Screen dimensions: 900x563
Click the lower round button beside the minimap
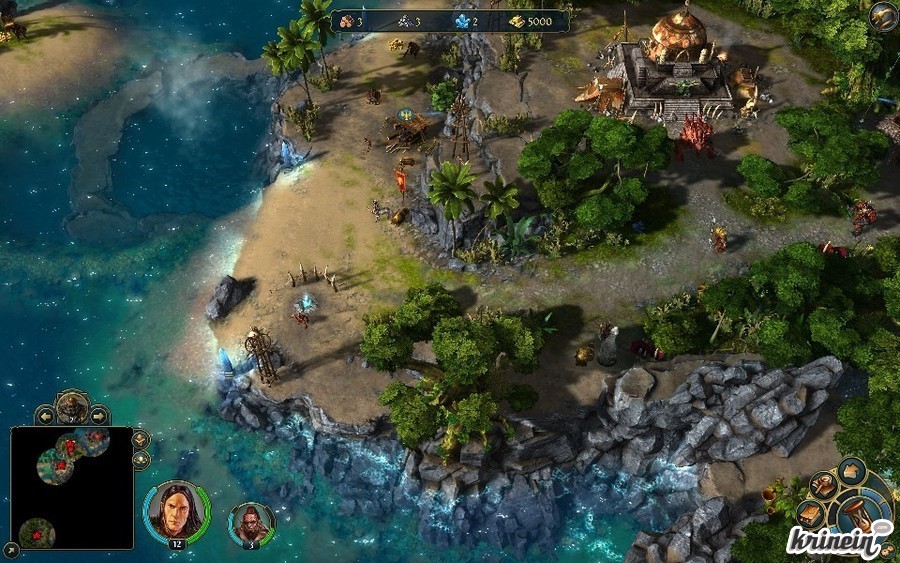[140, 460]
